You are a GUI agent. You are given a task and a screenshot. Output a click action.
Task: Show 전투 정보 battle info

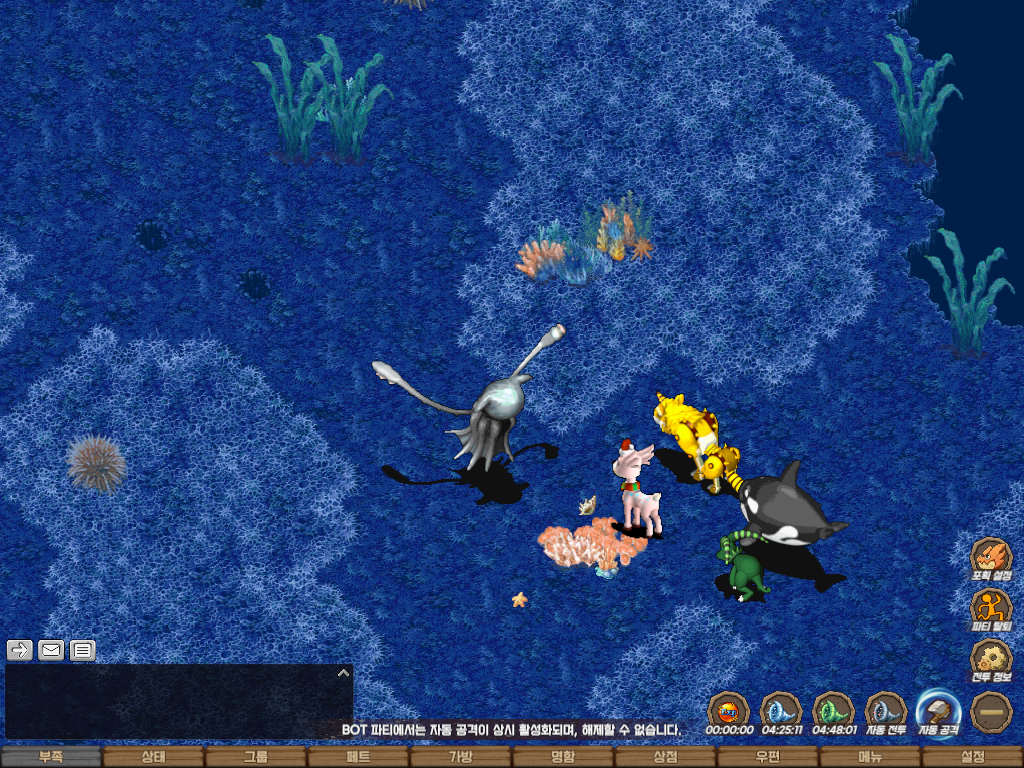(991, 660)
